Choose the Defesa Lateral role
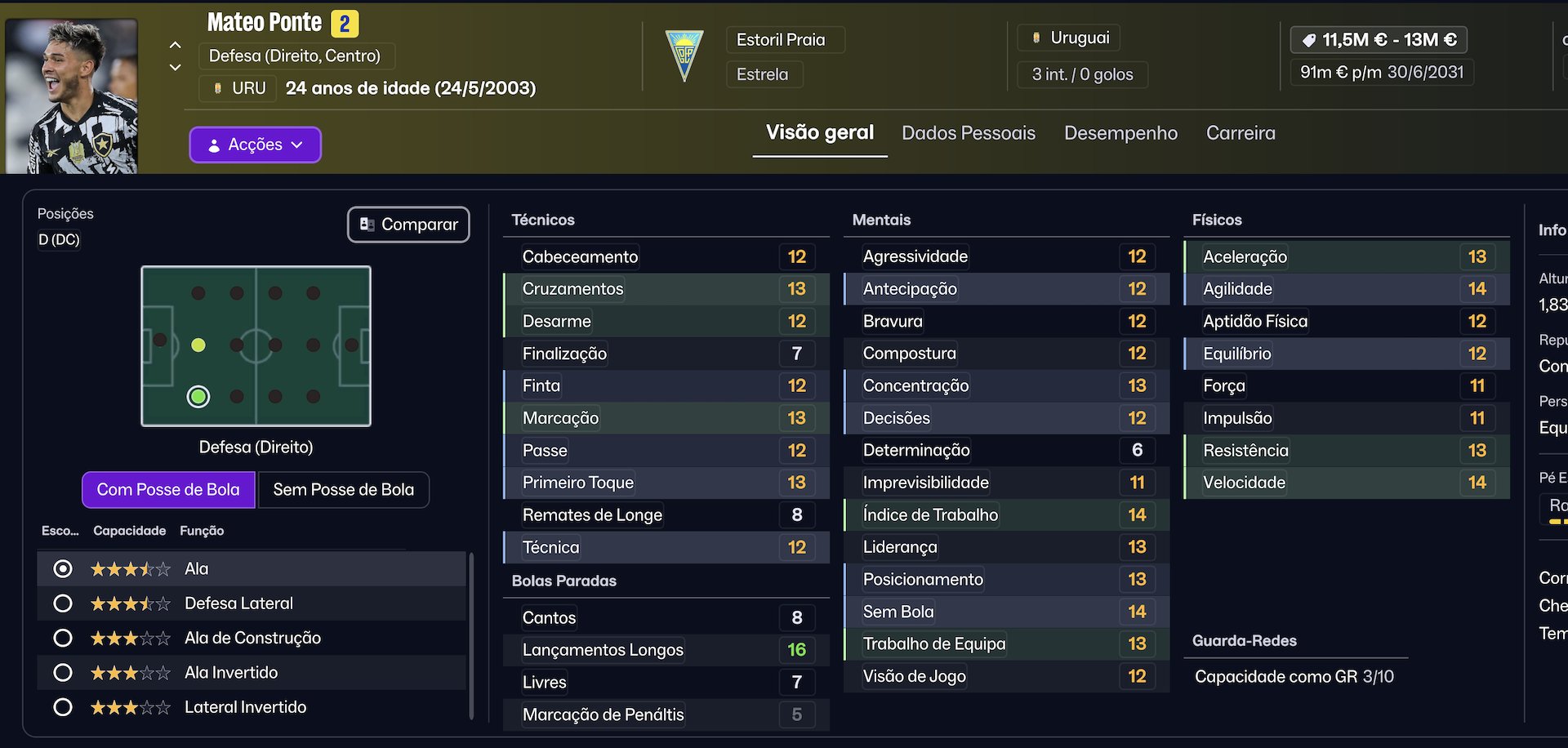The height and width of the screenshot is (748, 1568). (x=63, y=603)
